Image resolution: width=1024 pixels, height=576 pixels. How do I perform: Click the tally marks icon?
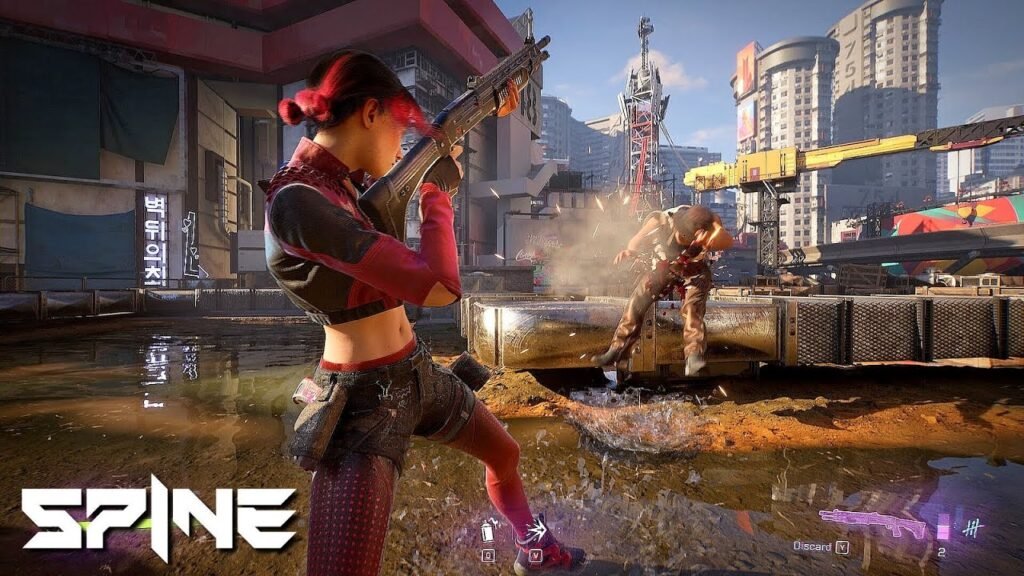point(972,526)
